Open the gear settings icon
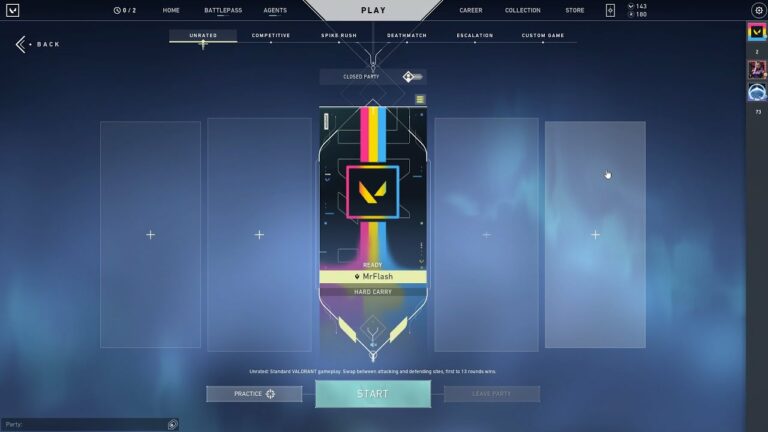Image resolution: width=768 pixels, height=432 pixels. [x=757, y=10]
